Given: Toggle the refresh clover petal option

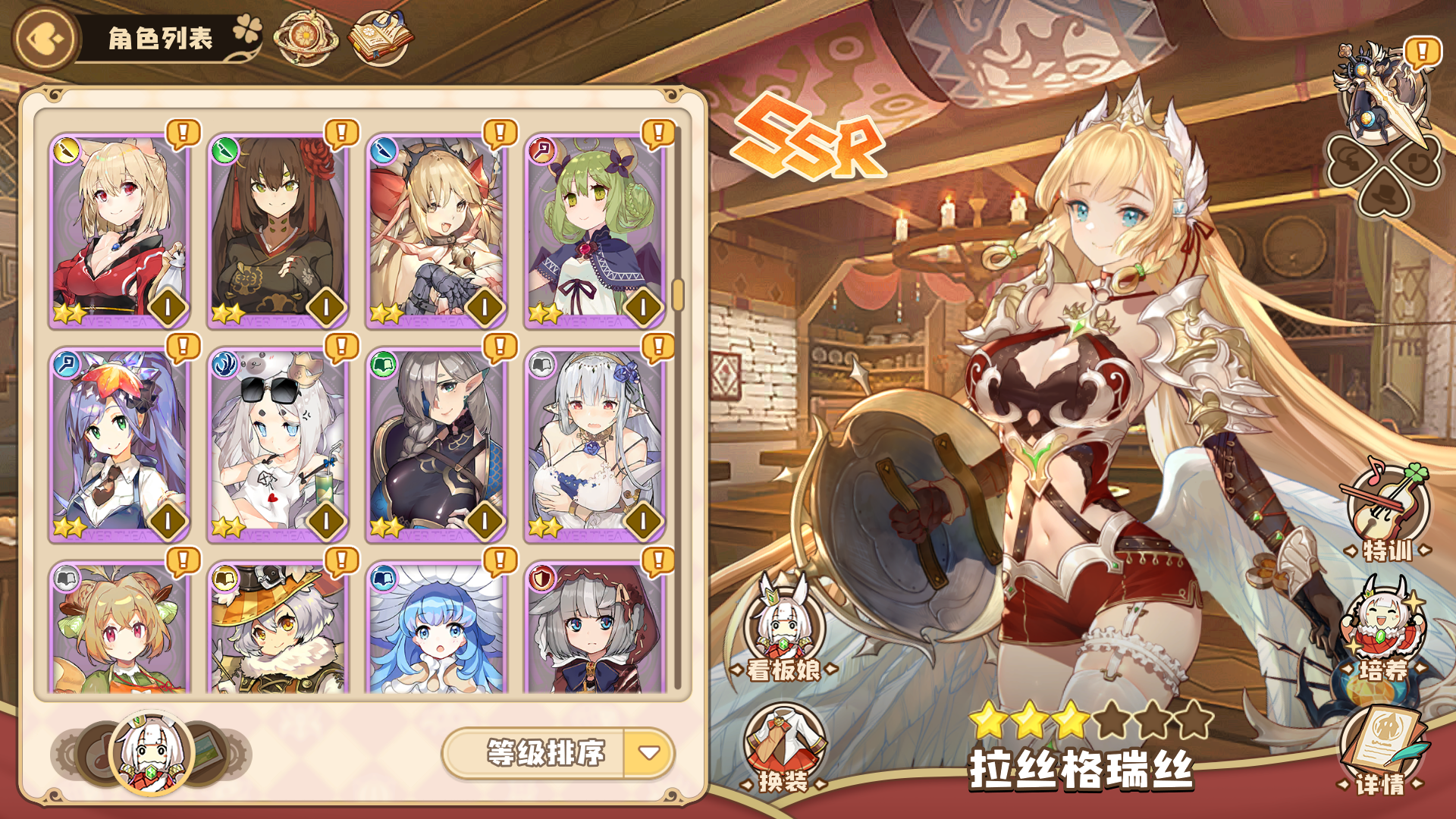Looking at the screenshot, I should 1418,161.
